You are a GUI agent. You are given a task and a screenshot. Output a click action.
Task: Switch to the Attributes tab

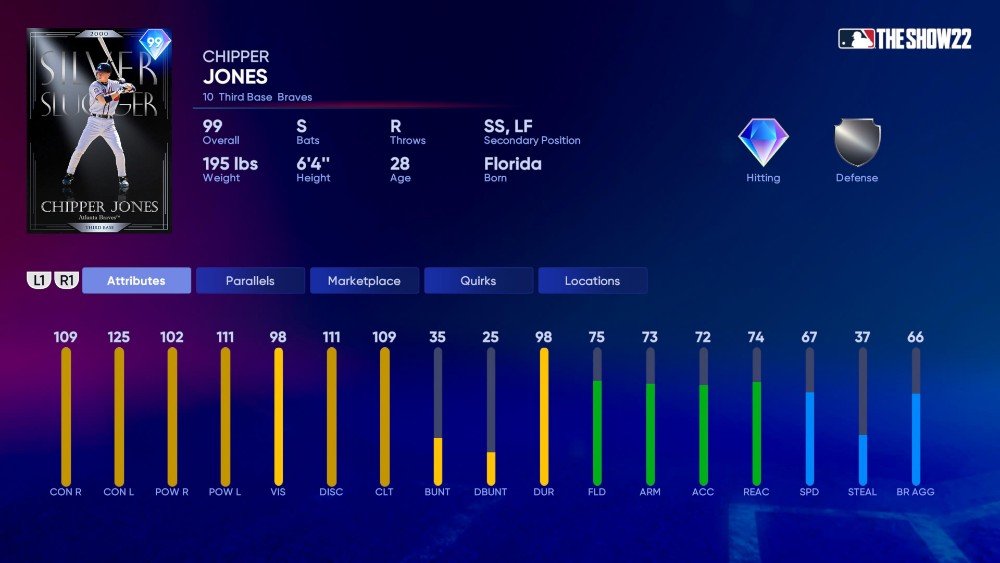tap(136, 281)
